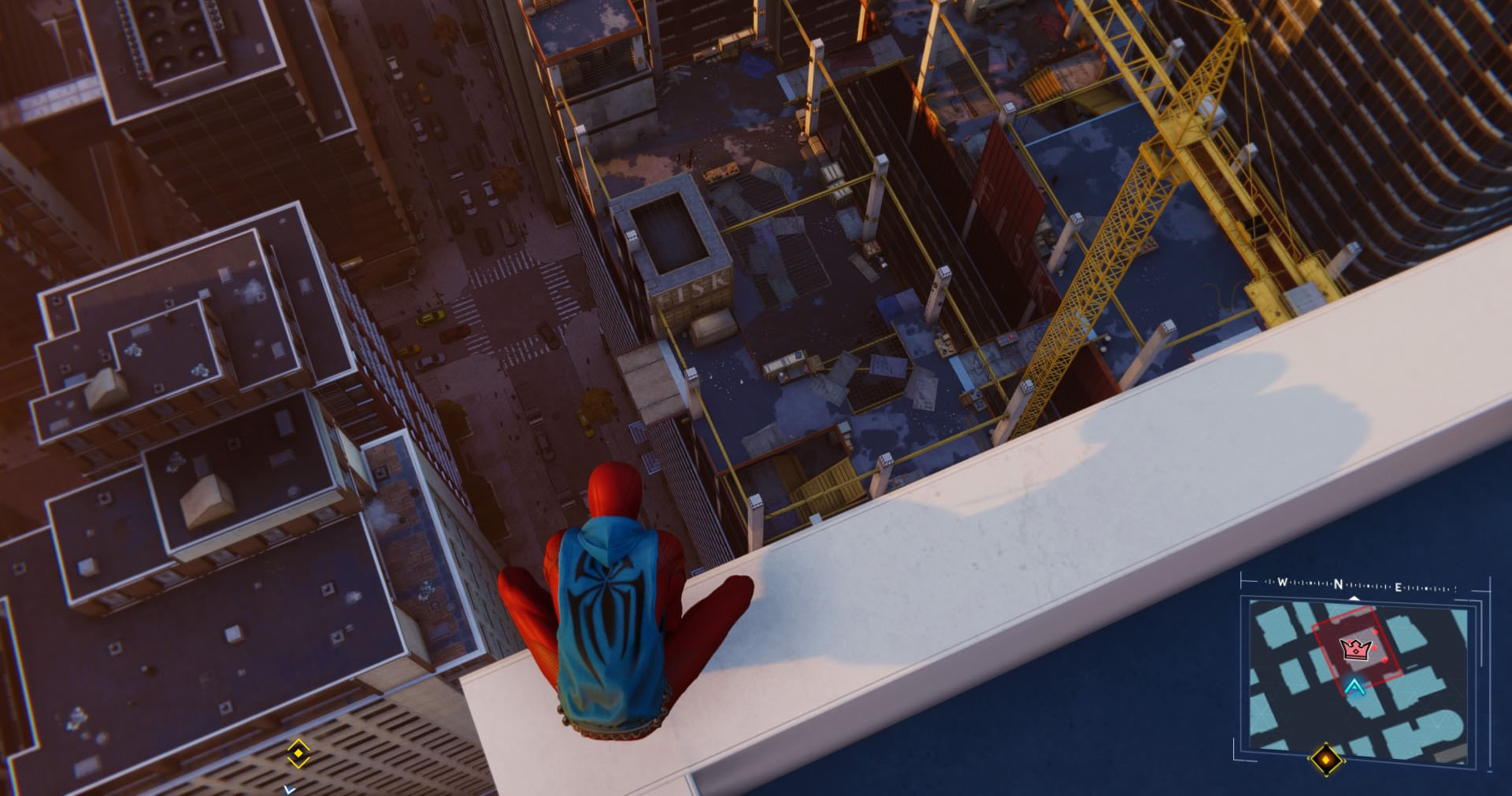Select the yellow diamond waypoint below the minimap

tap(1326, 761)
